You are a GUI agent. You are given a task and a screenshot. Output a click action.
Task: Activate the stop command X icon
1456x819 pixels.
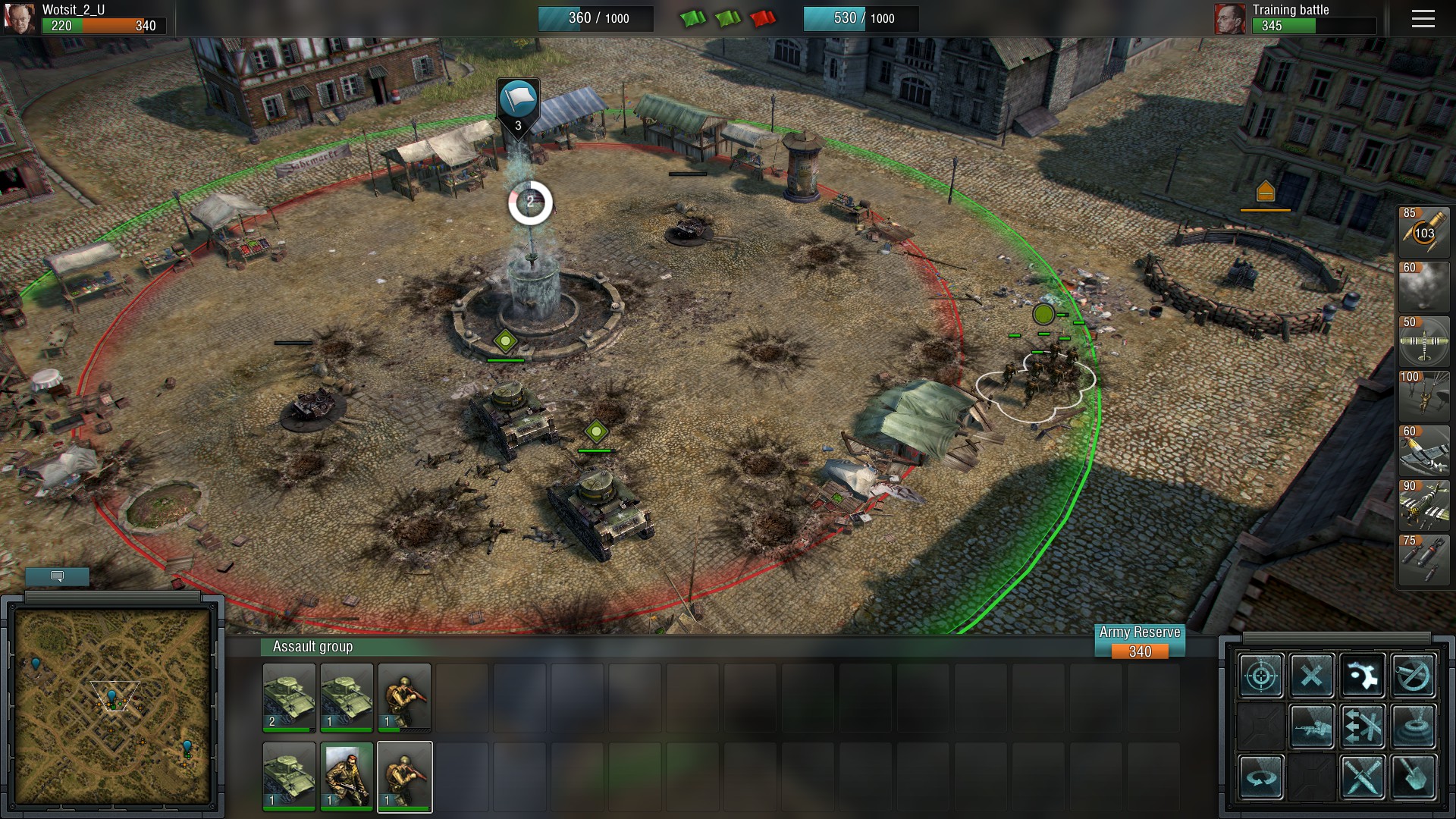coord(1312,675)
